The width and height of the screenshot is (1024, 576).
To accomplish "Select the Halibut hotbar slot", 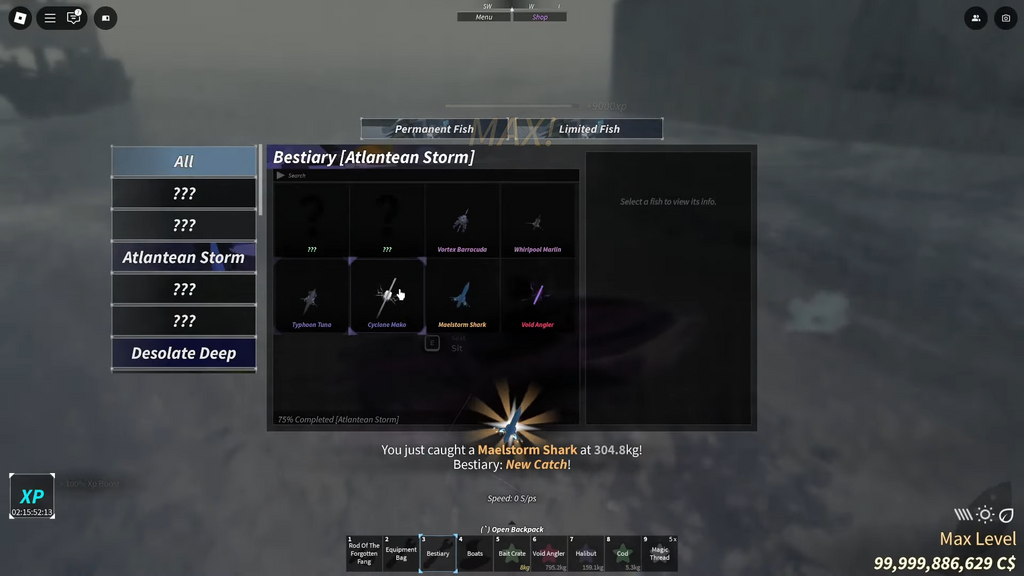I will click(x=586, y=552).
